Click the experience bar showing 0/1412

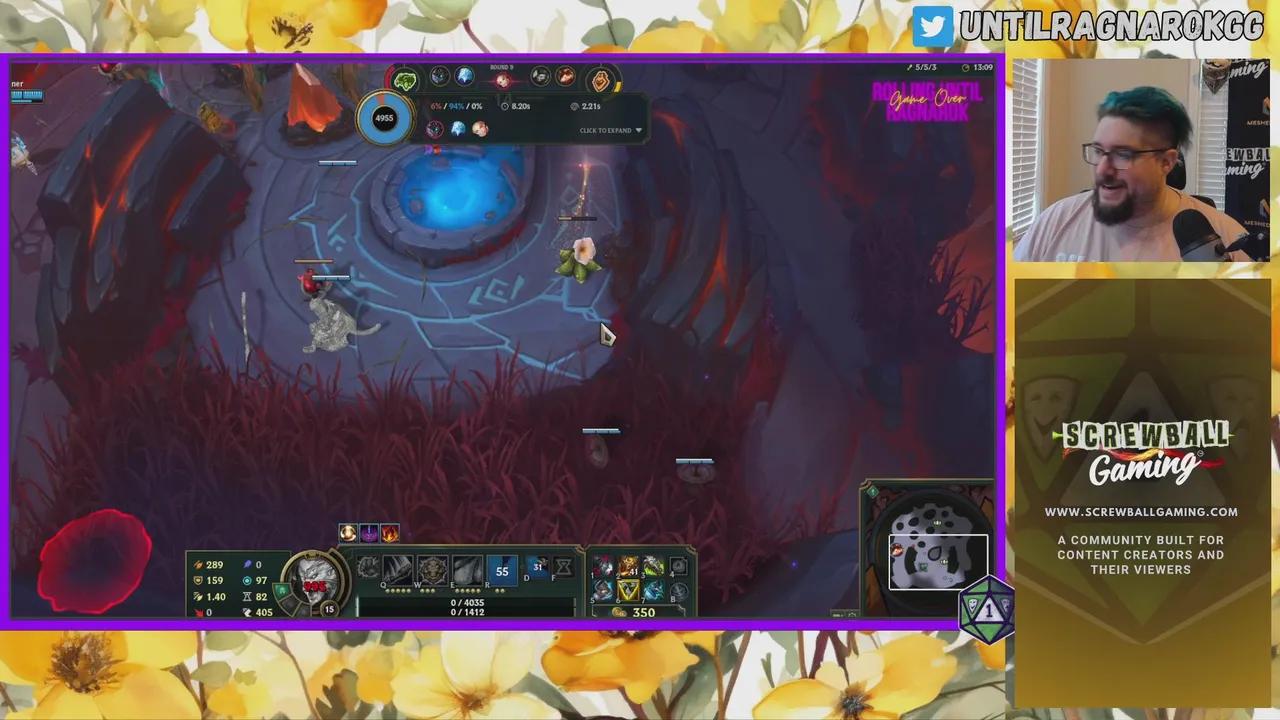click(468, 610)
